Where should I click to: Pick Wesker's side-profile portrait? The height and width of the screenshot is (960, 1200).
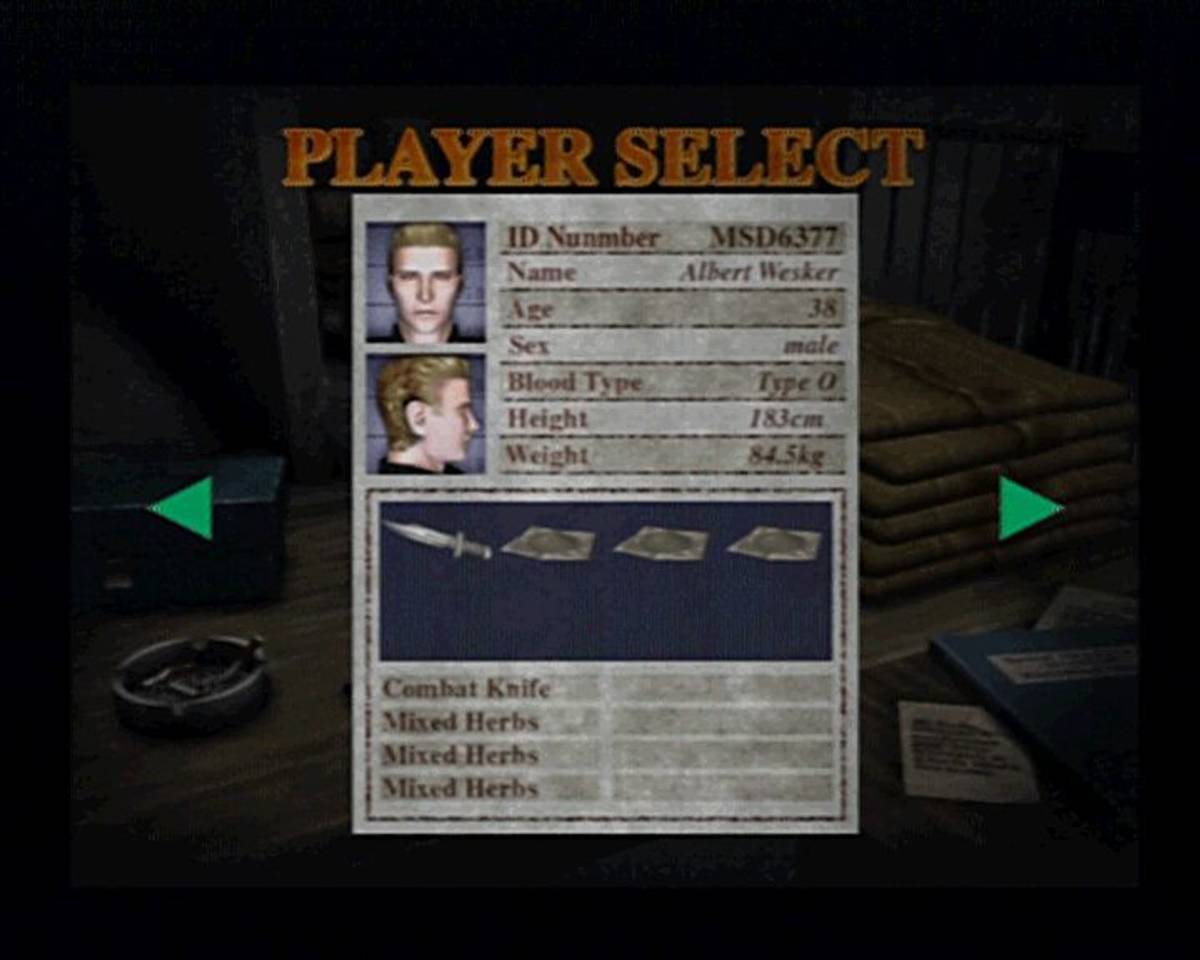point(425,413)
